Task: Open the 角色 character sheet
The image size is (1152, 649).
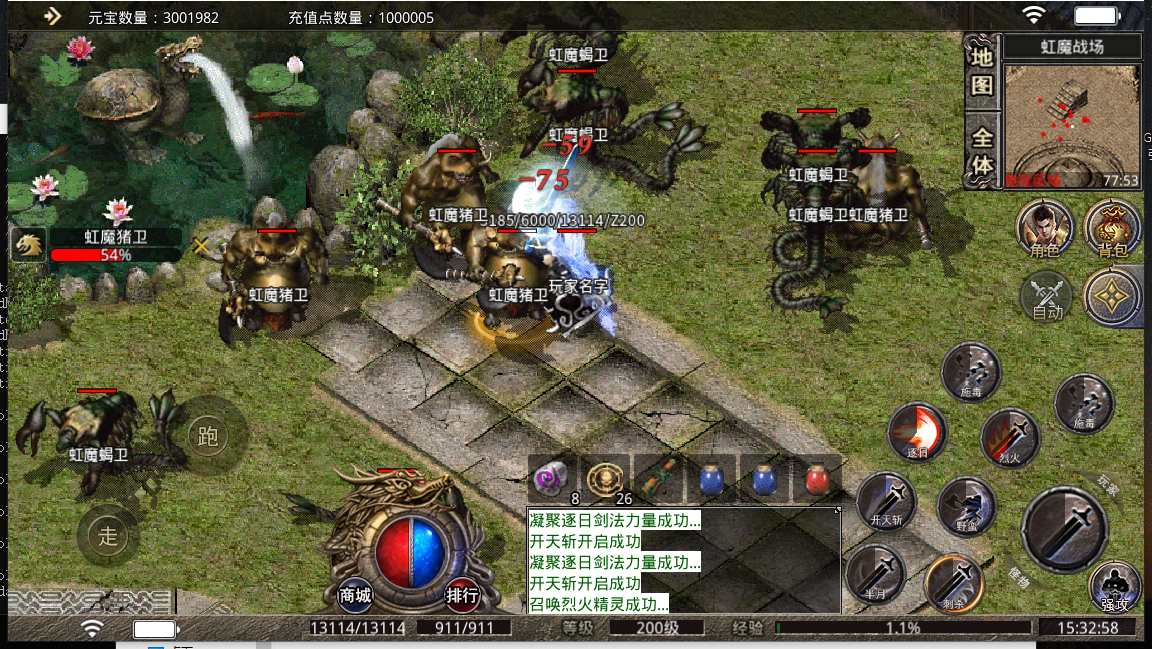Action: click(1045, 227)
